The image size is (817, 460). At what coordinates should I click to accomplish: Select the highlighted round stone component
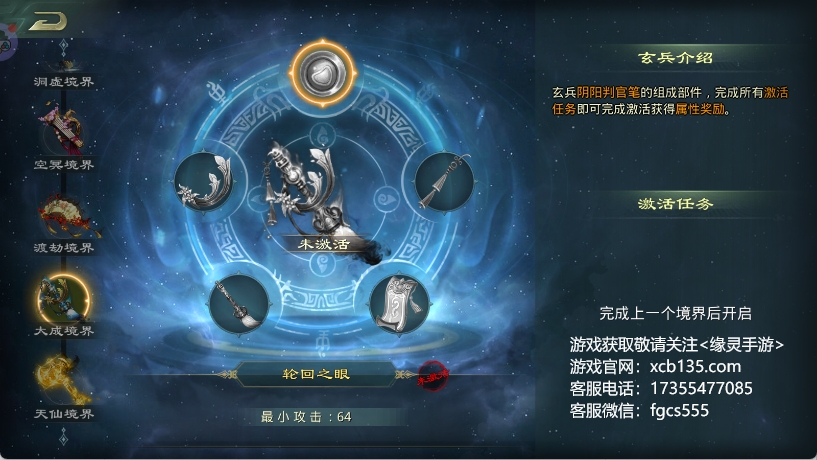[323, 72]
